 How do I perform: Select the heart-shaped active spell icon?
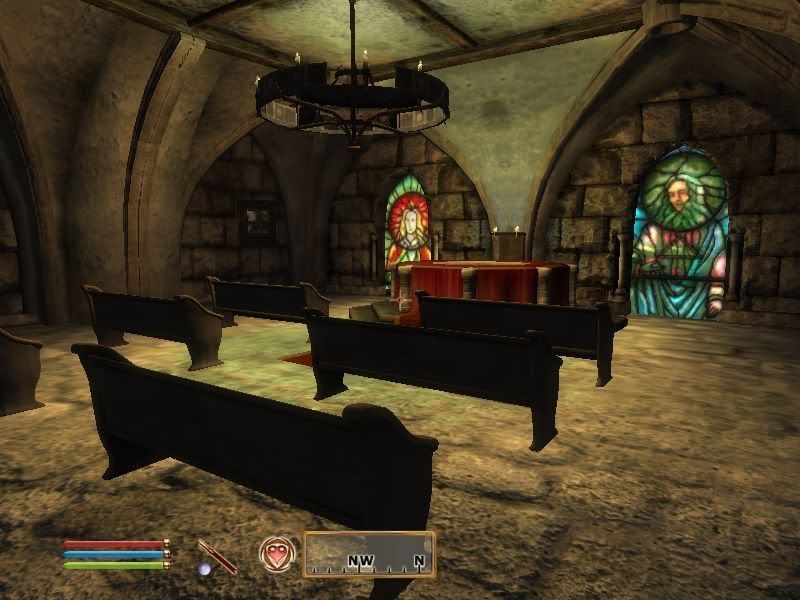pos(275,553)
